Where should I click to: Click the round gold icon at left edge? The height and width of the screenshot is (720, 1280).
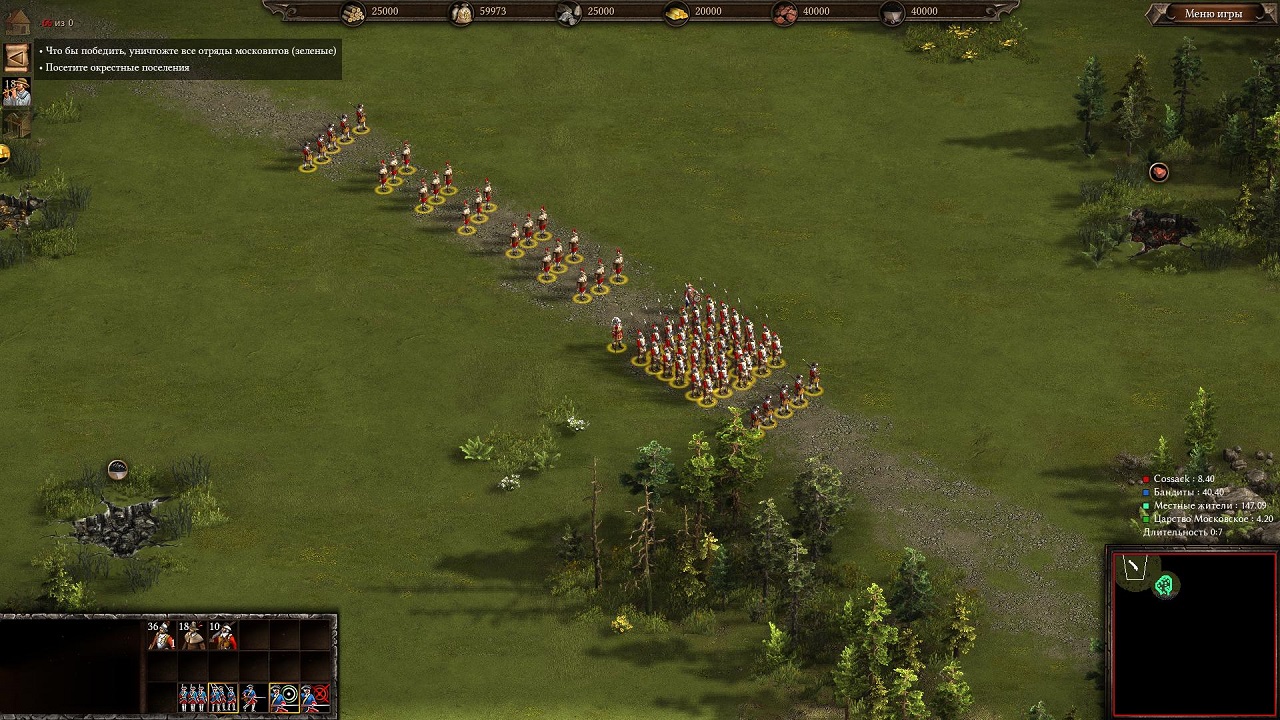pos(4,153)
